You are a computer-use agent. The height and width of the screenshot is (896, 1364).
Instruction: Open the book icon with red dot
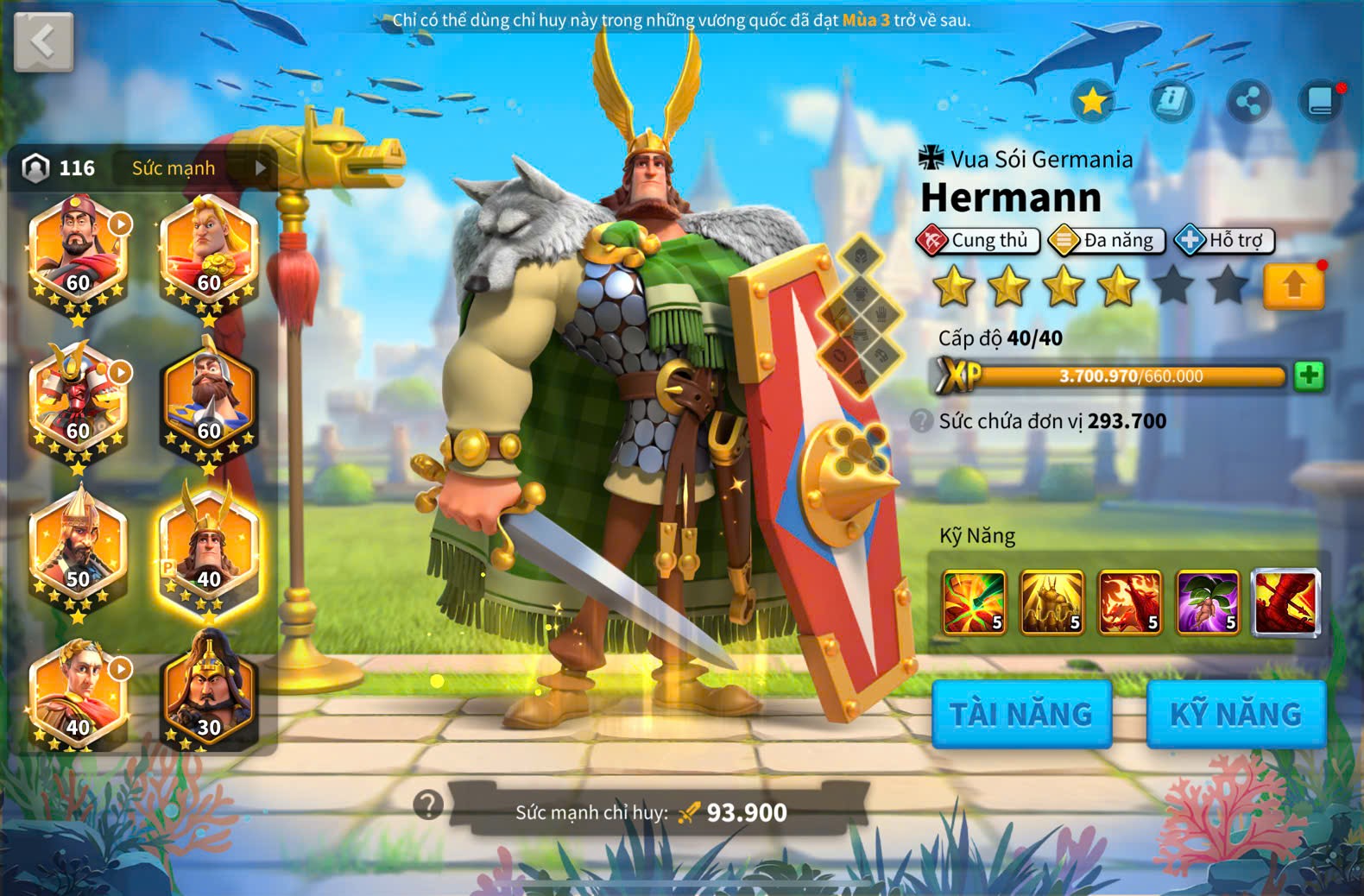click(x=1321, y=101)
